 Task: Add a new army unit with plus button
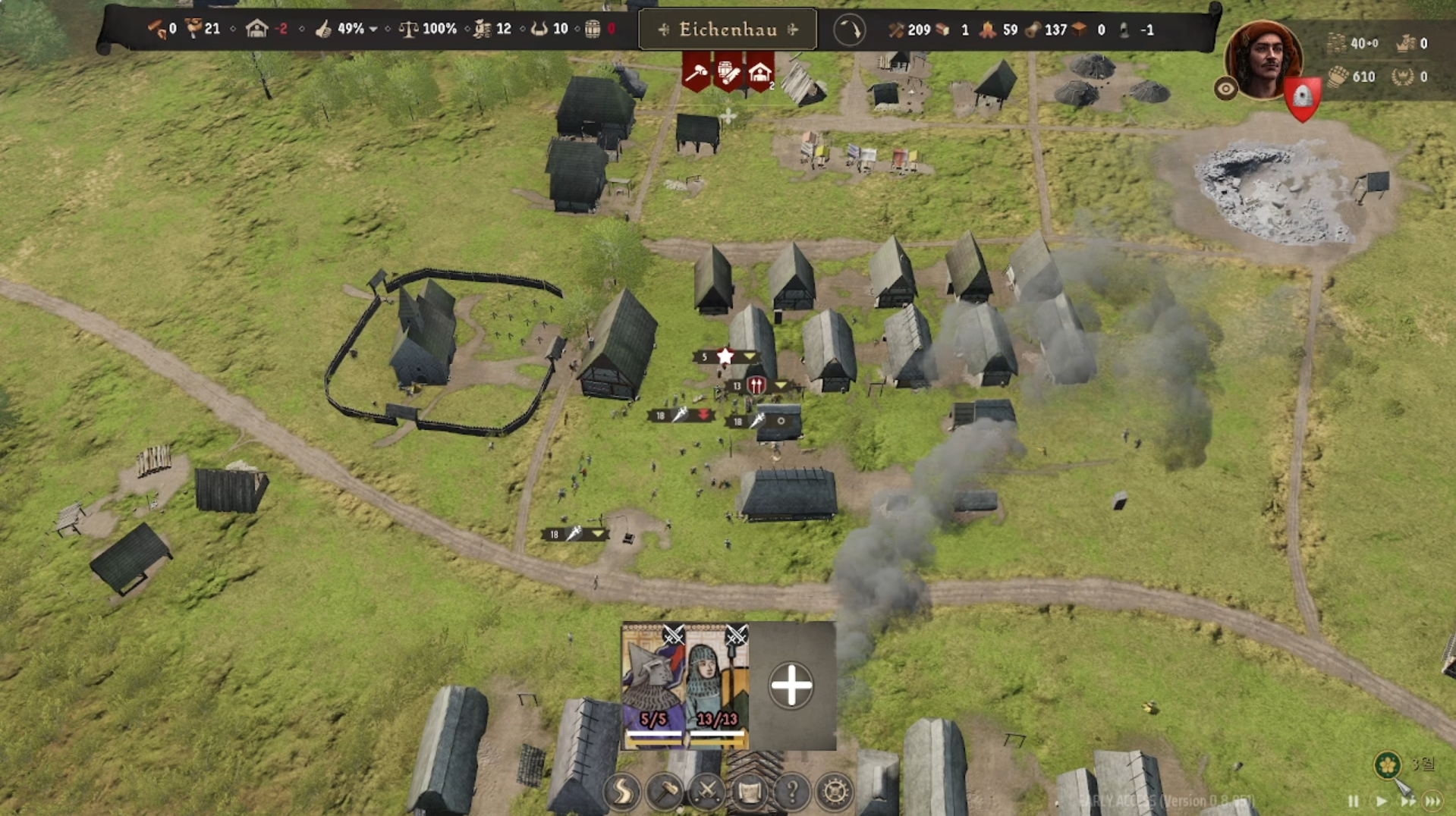[x=791, y=686]
